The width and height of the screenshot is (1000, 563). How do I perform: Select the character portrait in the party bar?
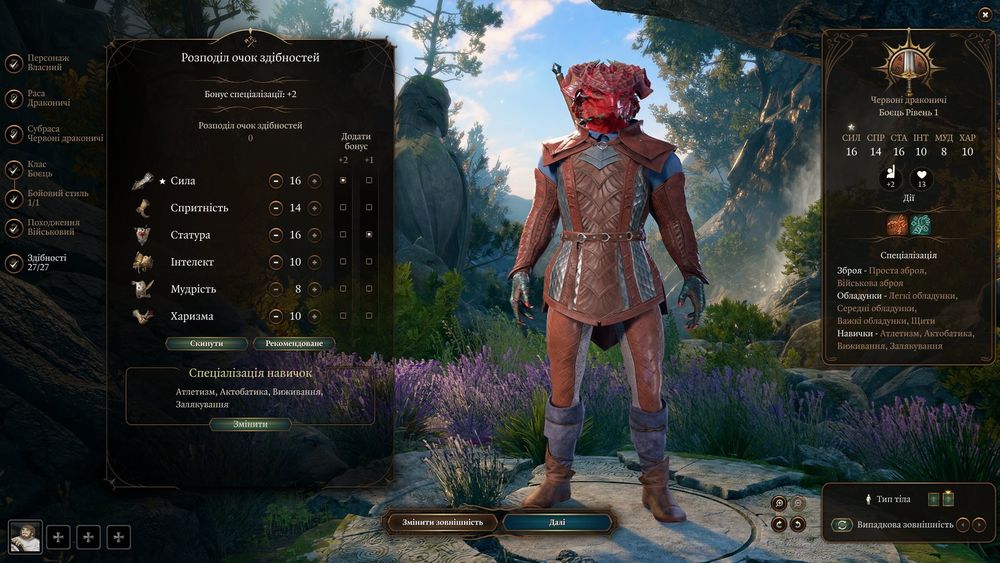point(25,537)
